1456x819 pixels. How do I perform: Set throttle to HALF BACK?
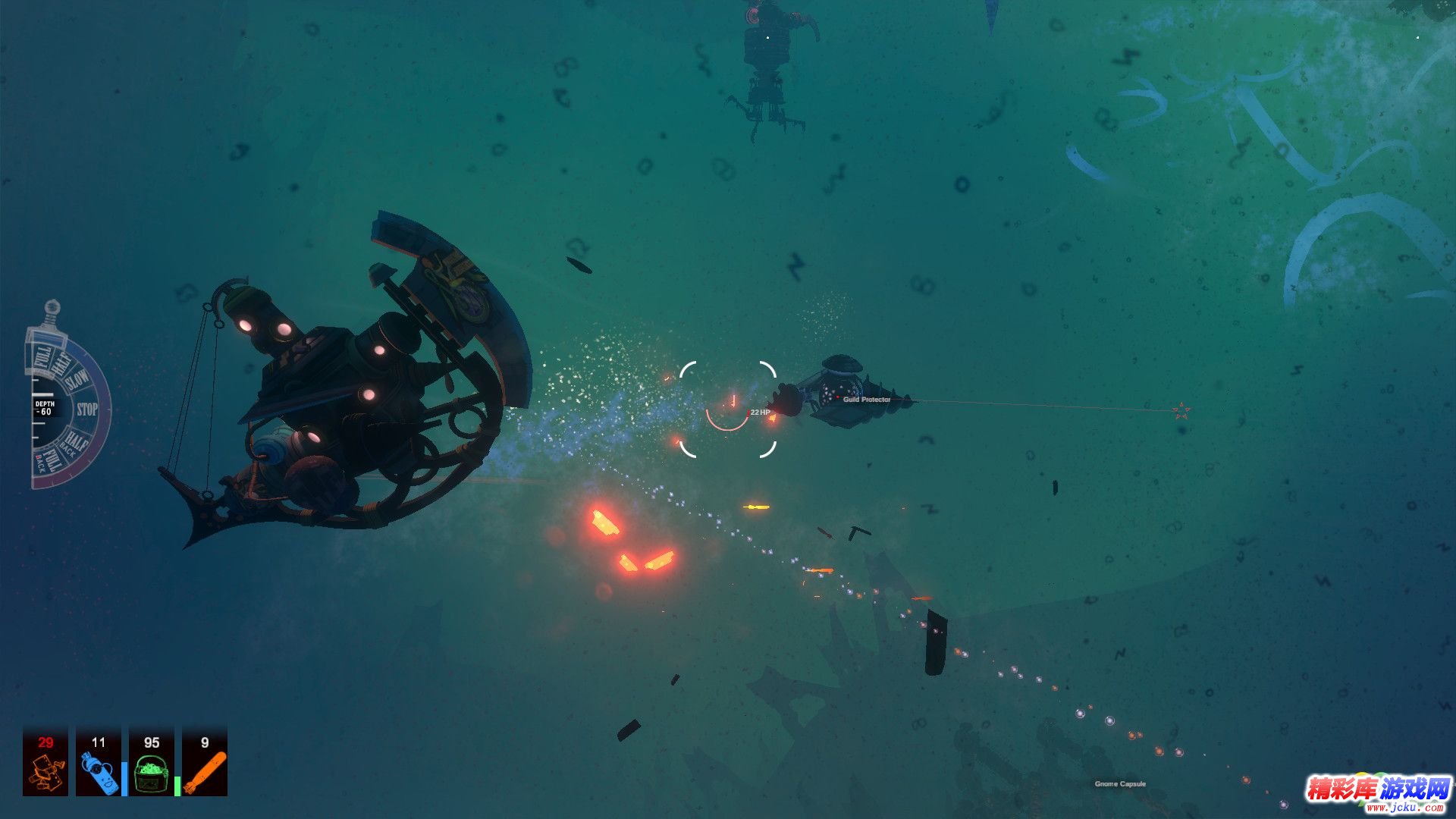(x=74, y=442)
